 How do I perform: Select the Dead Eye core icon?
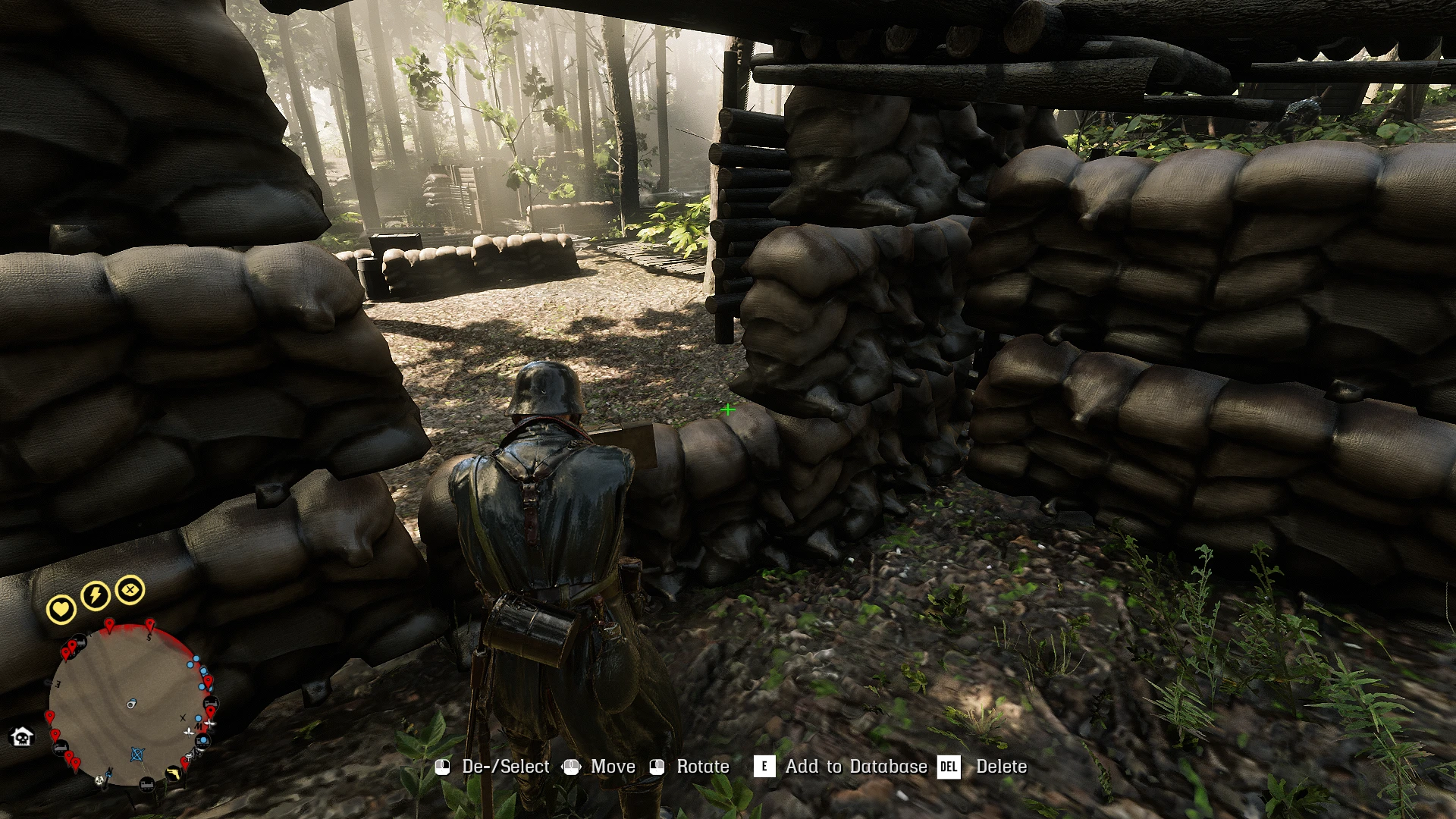click(x=130, y=589)
